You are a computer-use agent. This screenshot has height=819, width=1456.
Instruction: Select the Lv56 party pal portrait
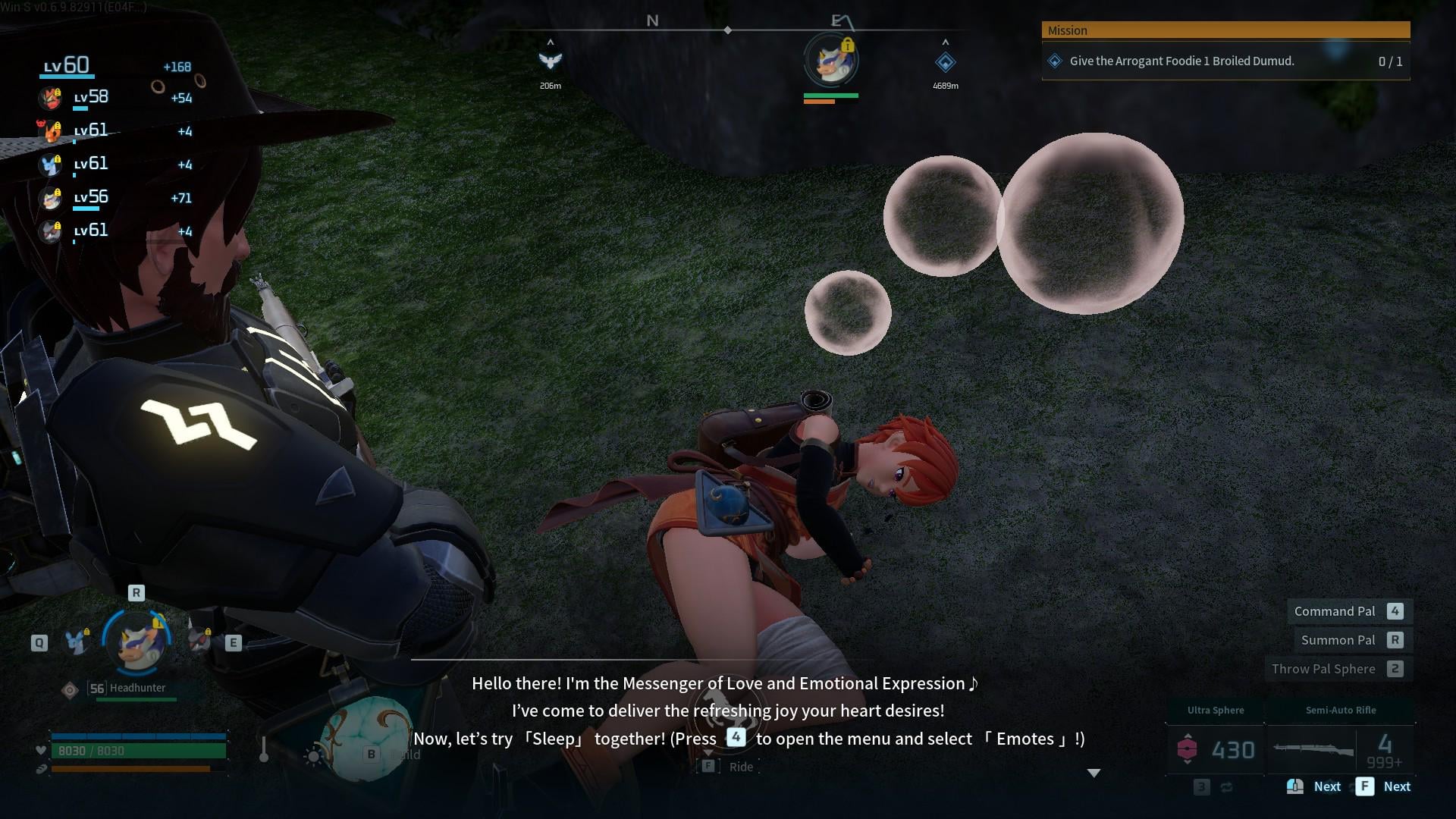(x=50, y=198)
